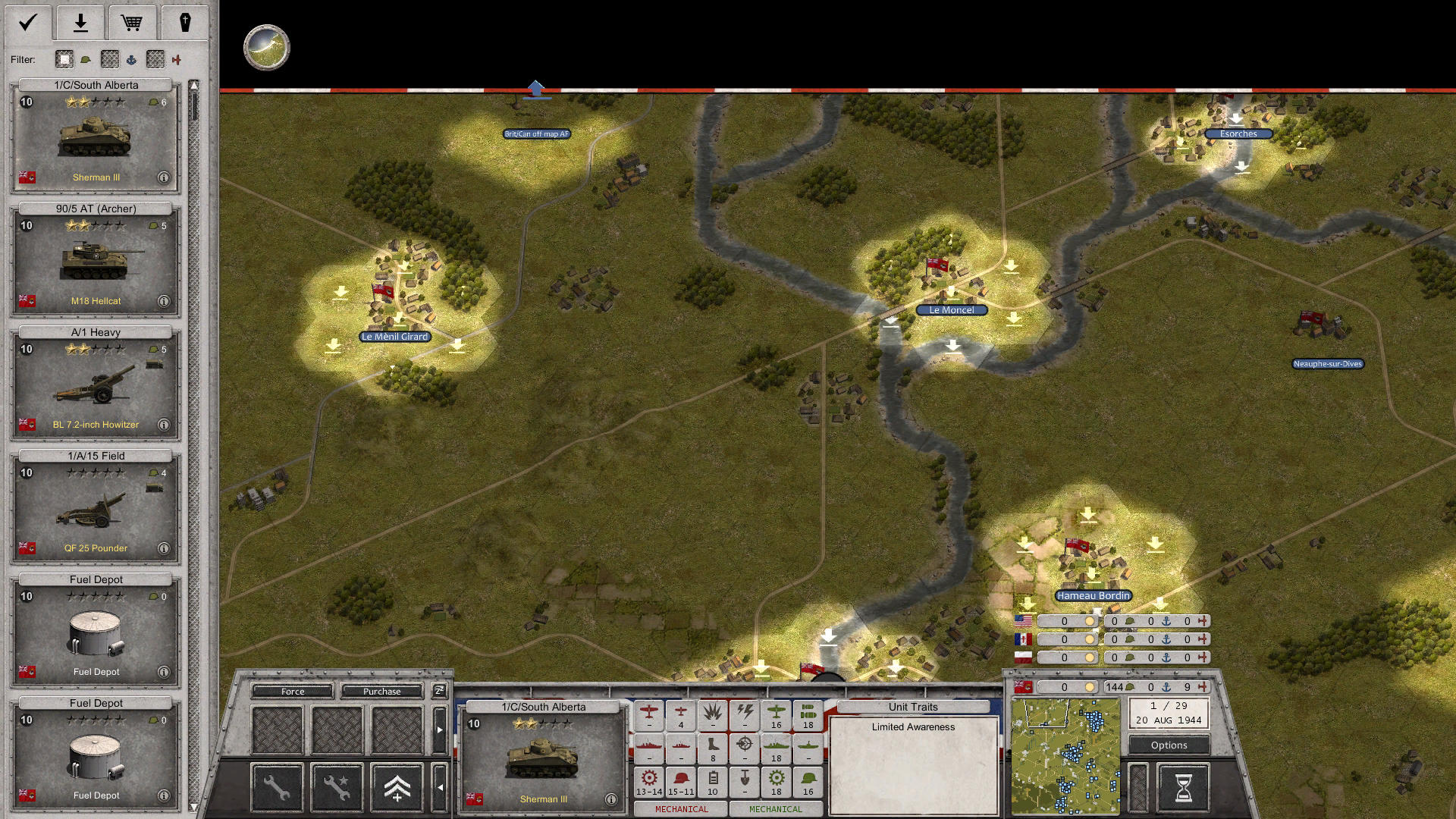Click the deploy checkmark icon

[27, 23]
